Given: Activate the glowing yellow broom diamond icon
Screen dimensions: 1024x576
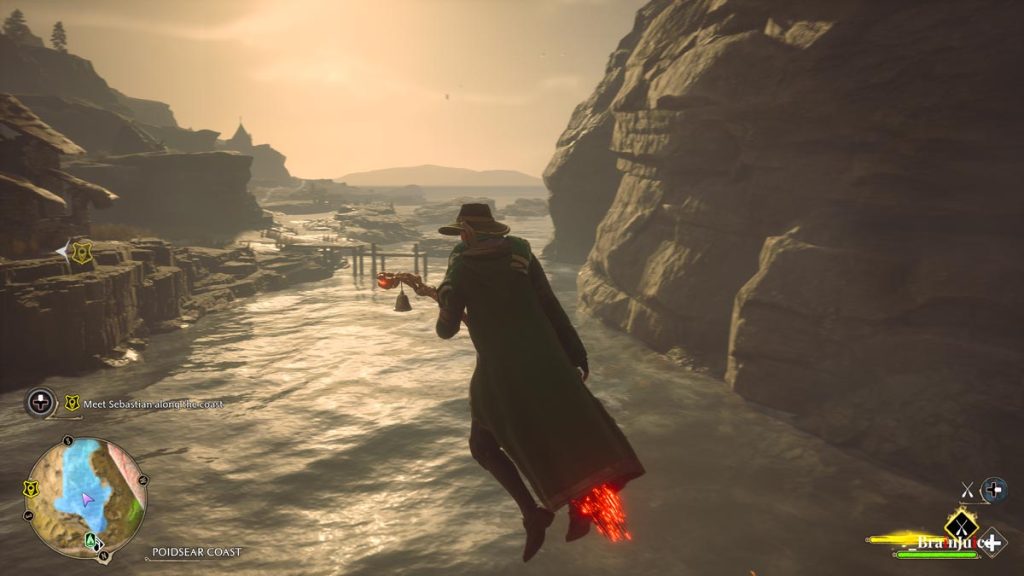Looking at the screenshot, I should (961, 524).
